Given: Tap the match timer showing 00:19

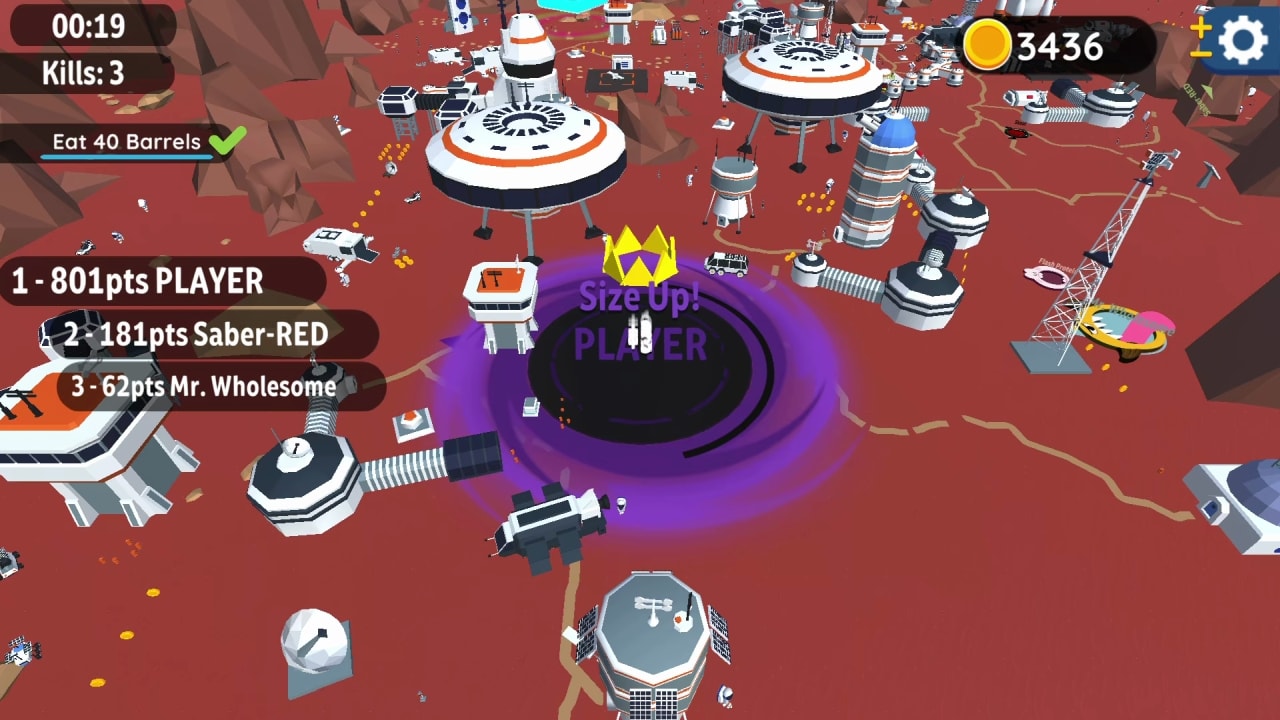Looking at the screenshot, I should point(86,28).
